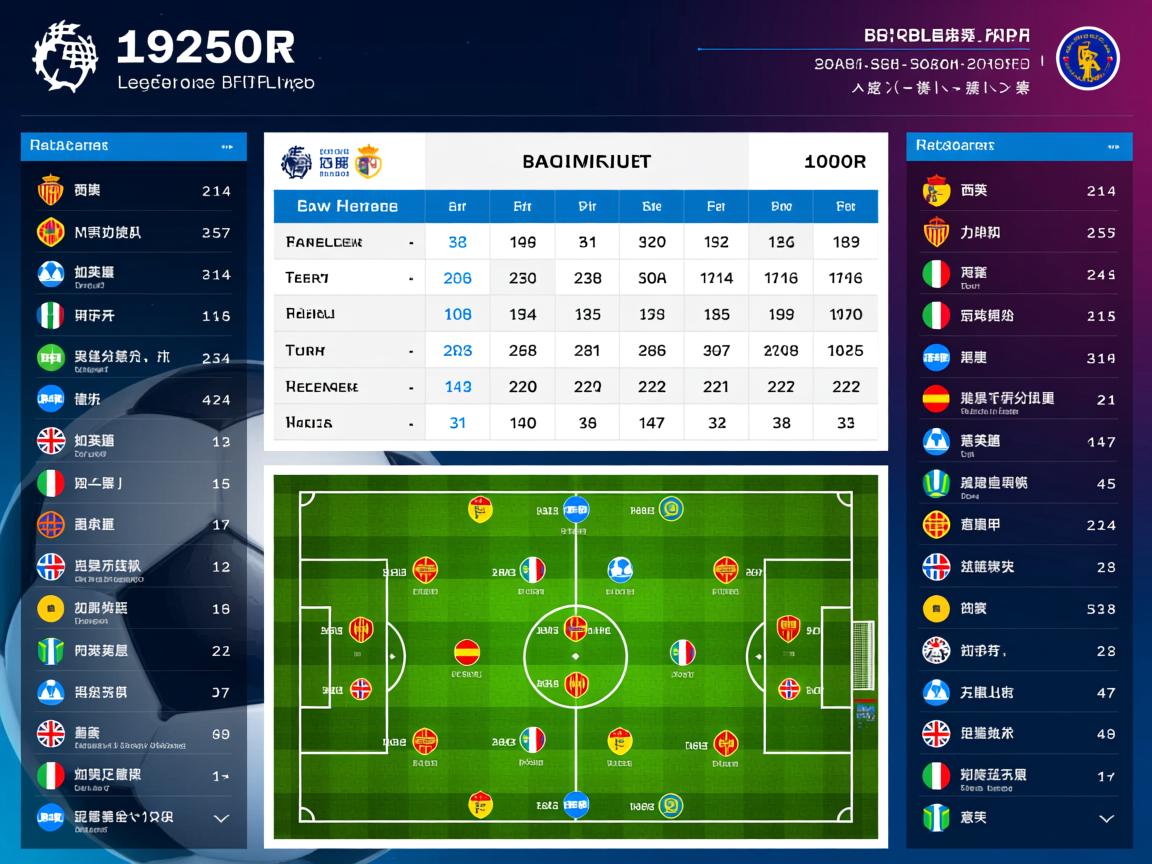The height and width of the screenshot is (864, 1152).
Task: Select the team row showing 257
Action: (x=133, y=232)
